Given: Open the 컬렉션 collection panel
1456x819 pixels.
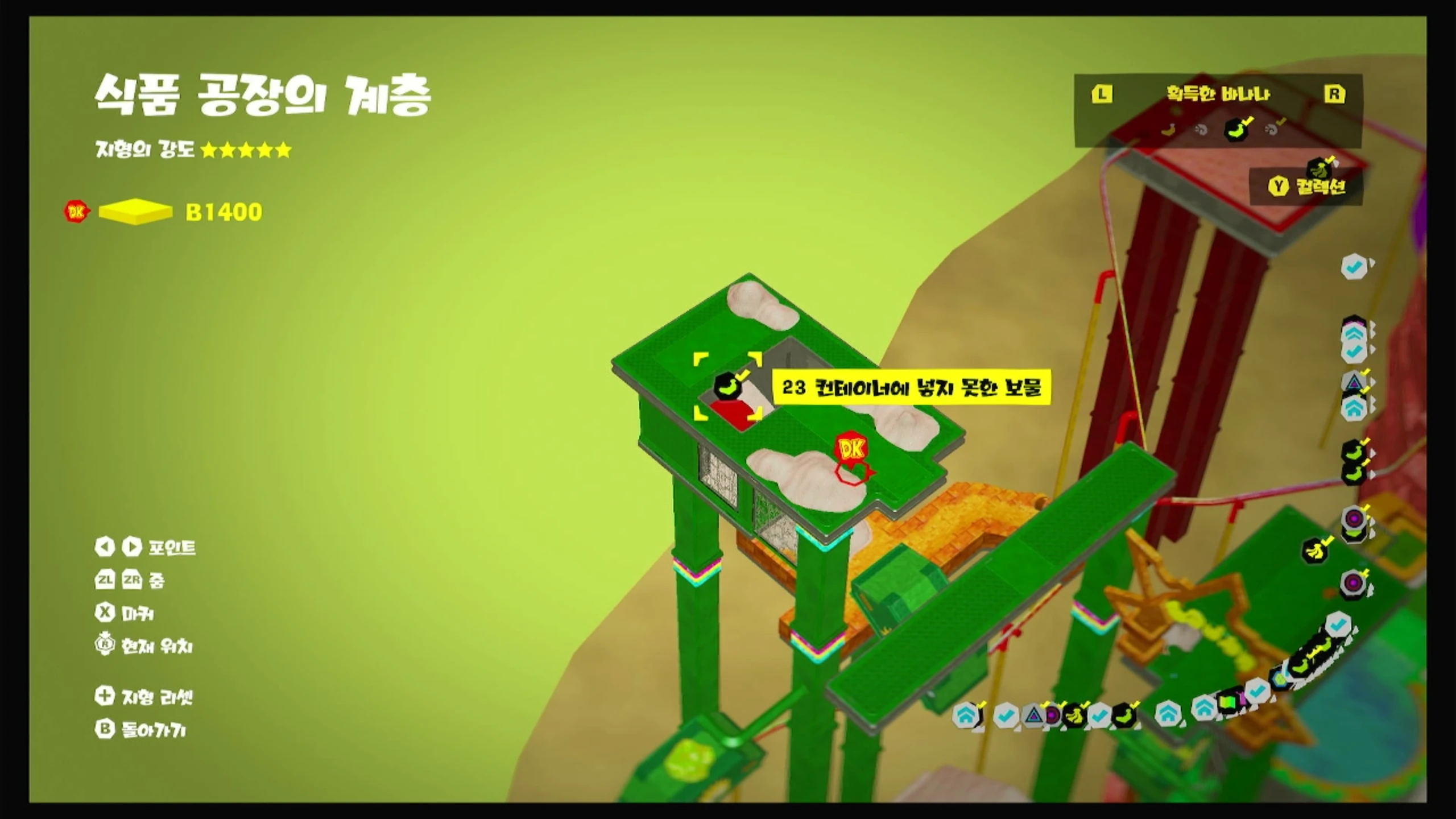Looking at the screenshot, I should (1308, 186).
